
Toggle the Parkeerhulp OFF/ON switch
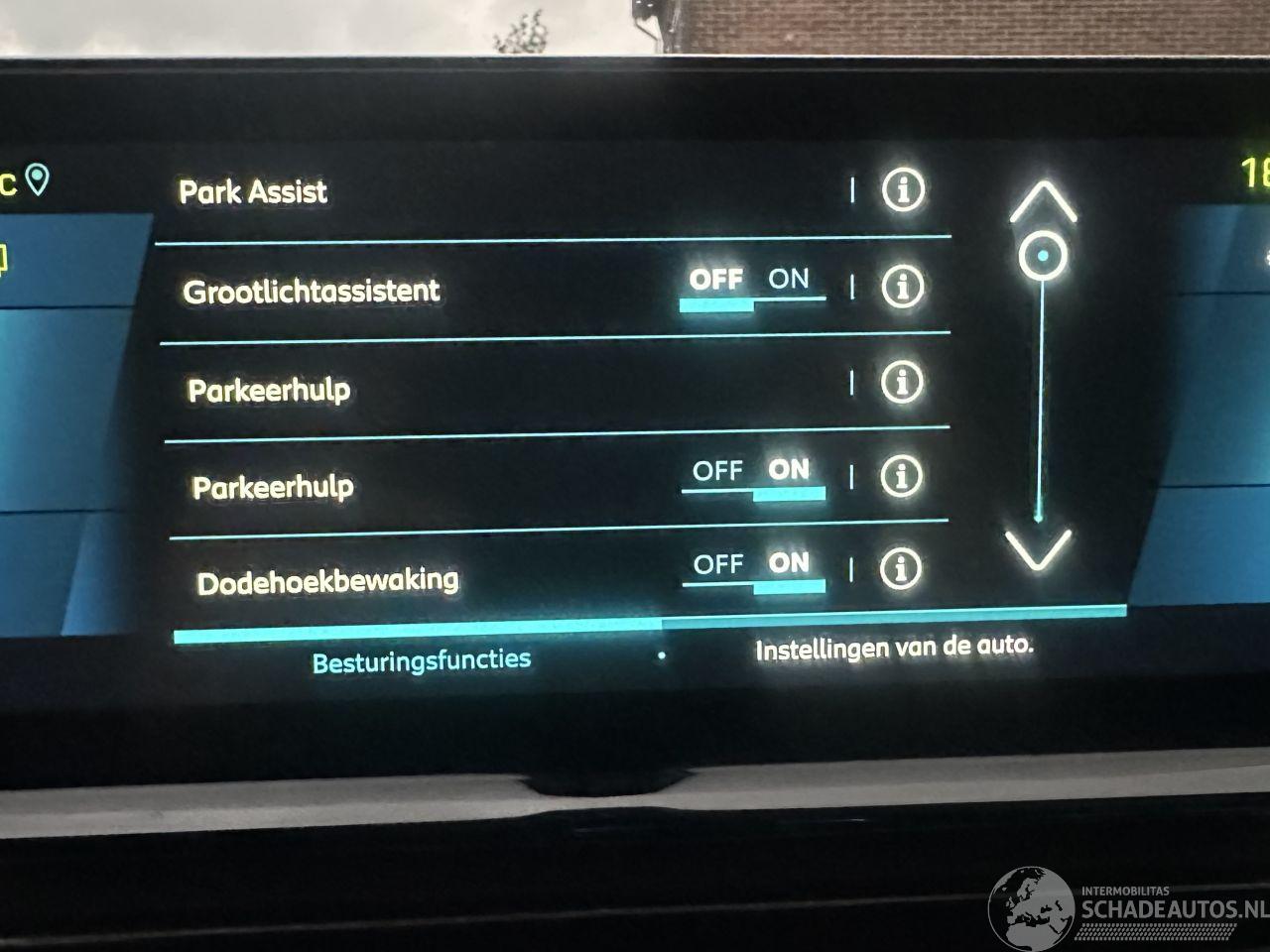pyautogui.click(x=753, y=475)
